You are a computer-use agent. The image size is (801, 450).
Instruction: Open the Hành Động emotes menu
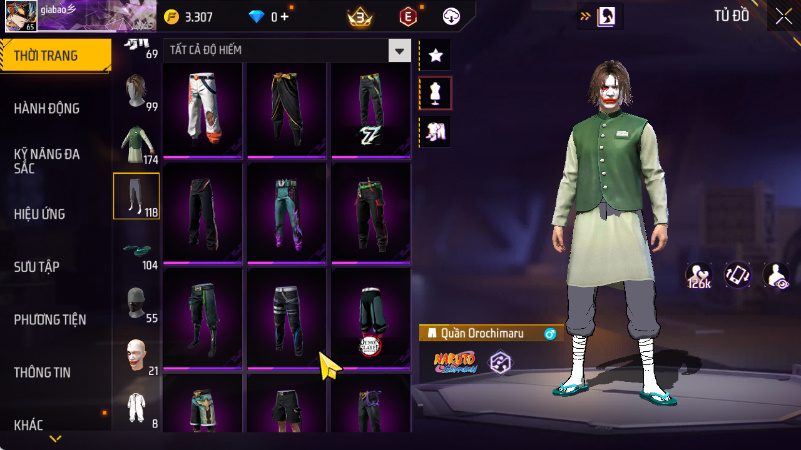[48, 108]
